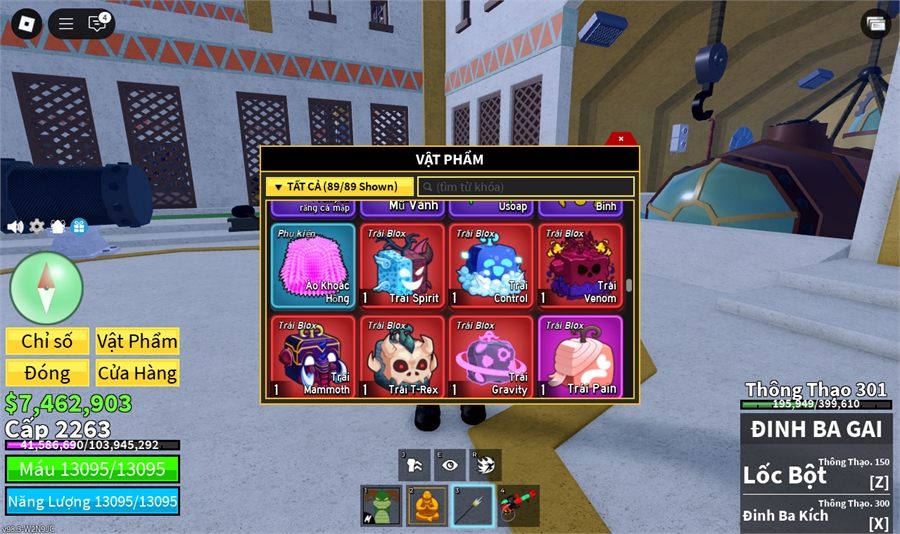The image size is (900, 534).
Task: Pick the Trái Venom fruit slot
Action: pyautogui.click(x=580, y=265)
